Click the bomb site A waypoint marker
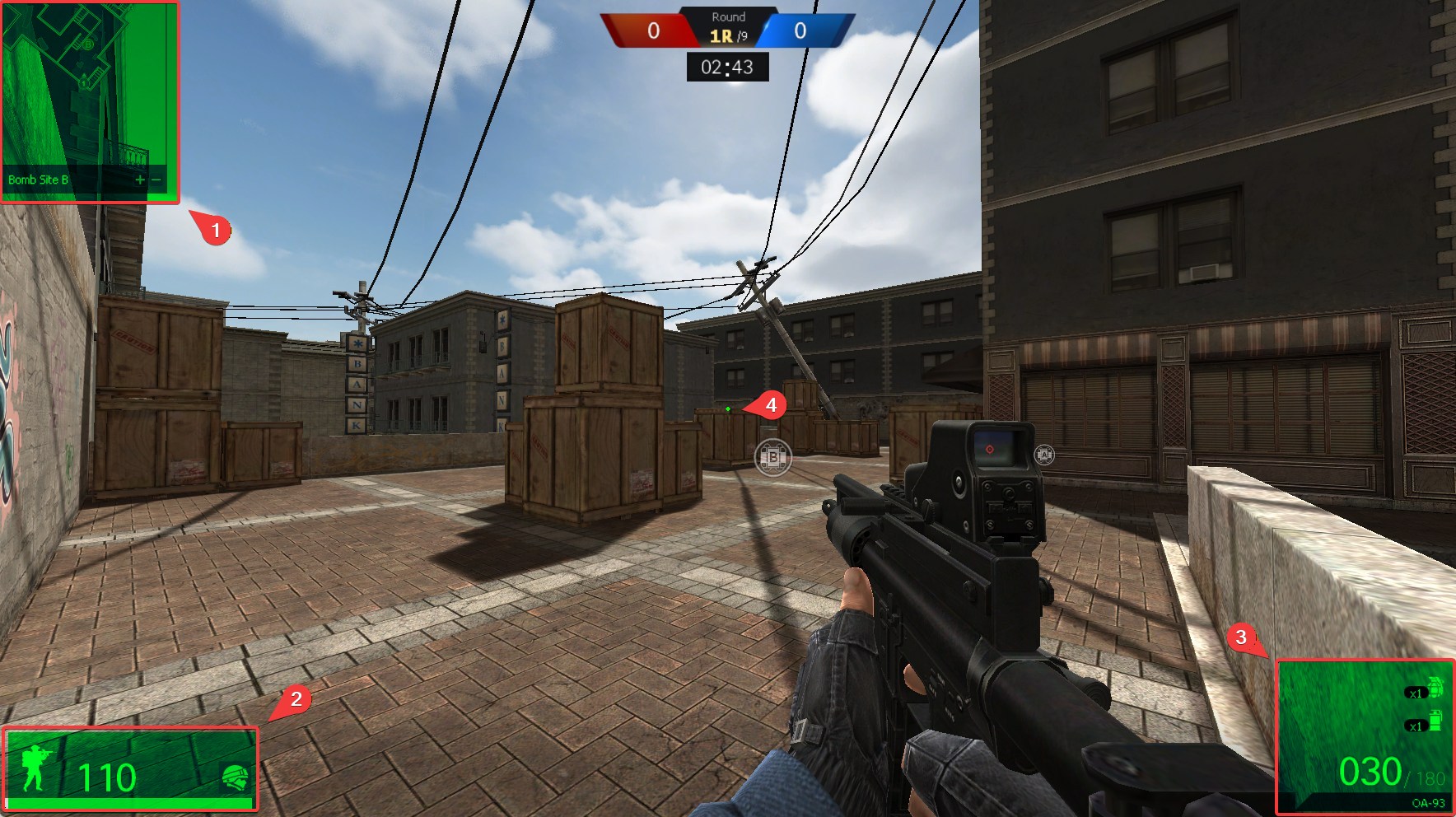The height and width of the screenshot is (817, 1456). (x=1043, y=455)
